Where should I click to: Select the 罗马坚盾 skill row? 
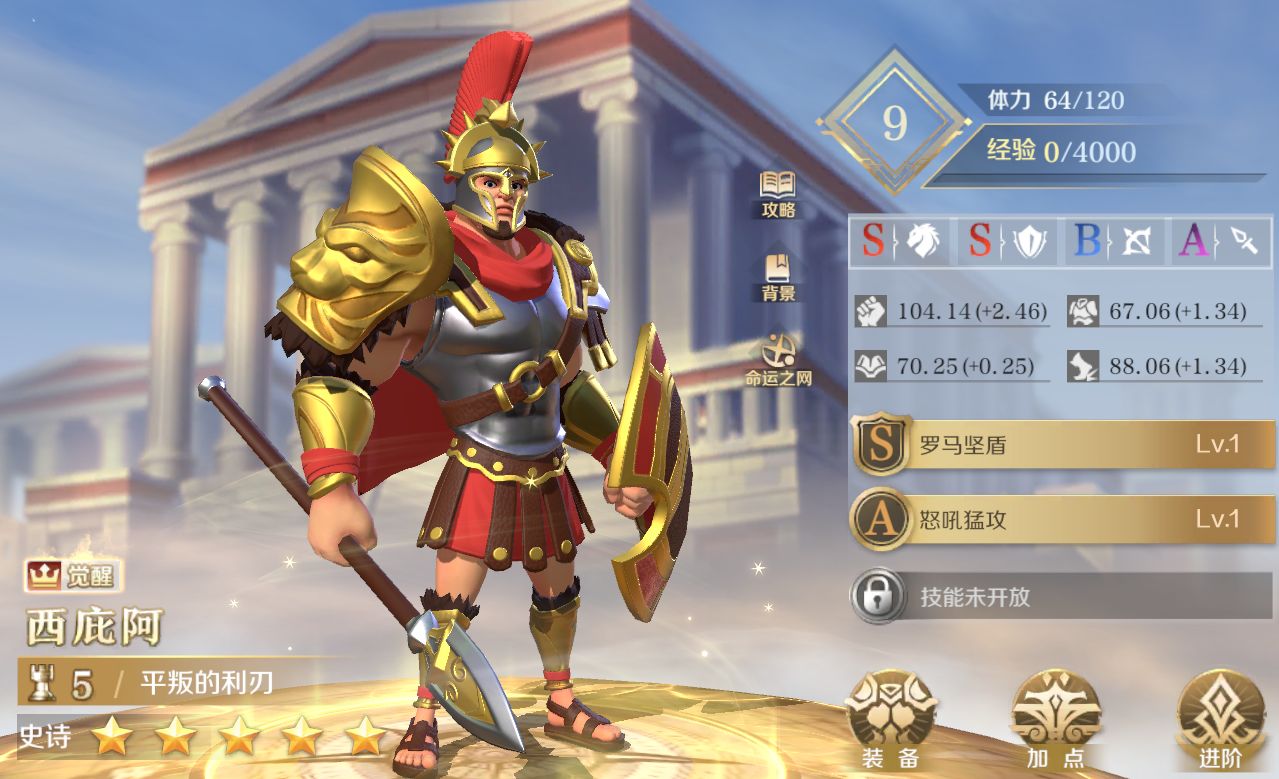[x=1063, y=445]
